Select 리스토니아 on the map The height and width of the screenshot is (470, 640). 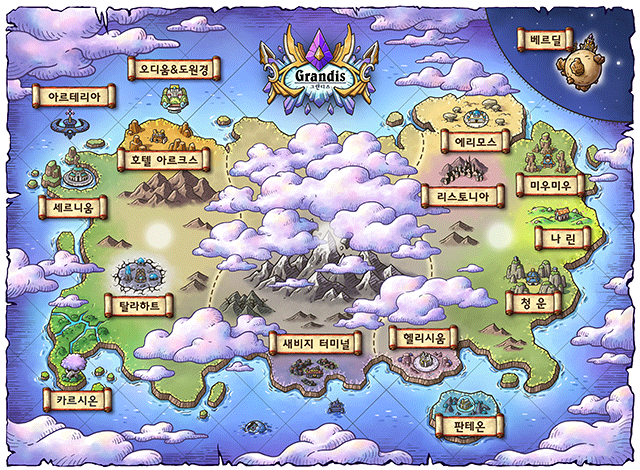457,198
